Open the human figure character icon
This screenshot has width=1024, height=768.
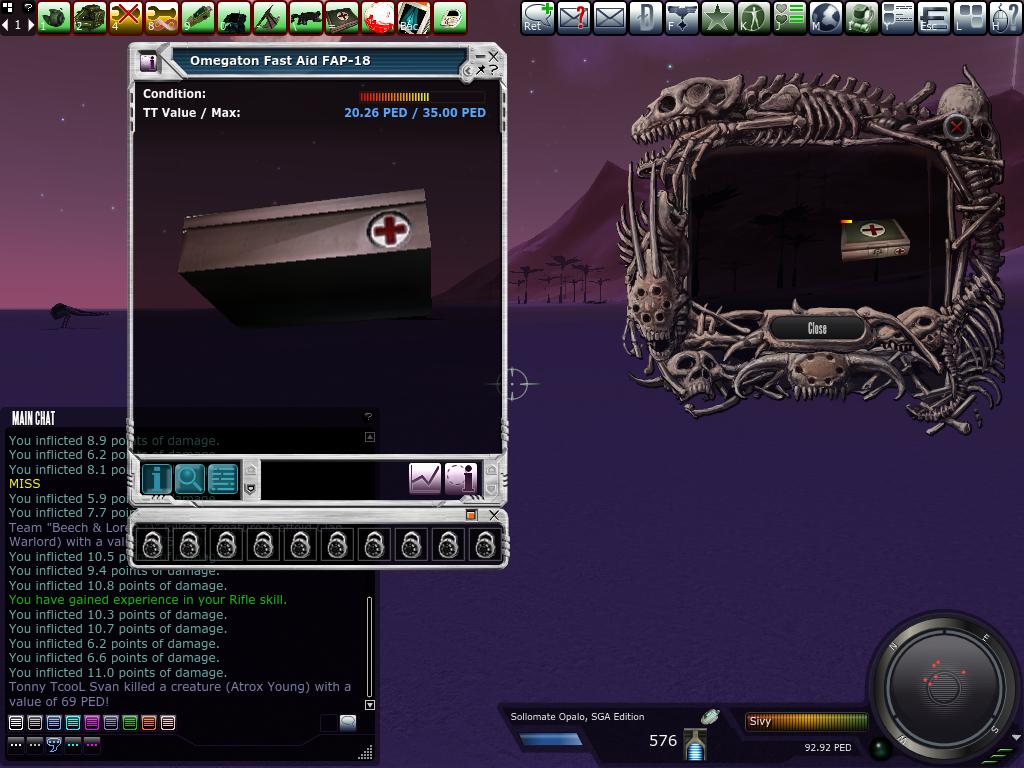(x=754, y=17)
